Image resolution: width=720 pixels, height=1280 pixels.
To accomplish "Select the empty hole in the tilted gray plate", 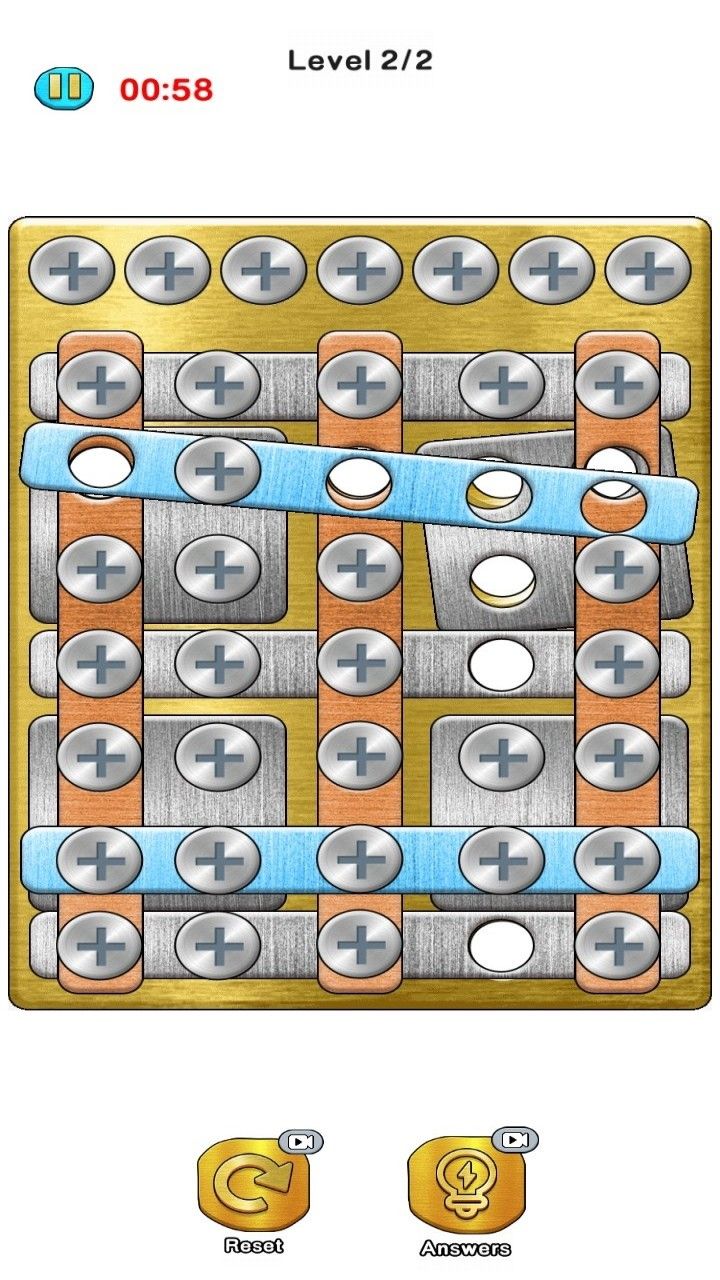I will pyautogui.click(x=501, y=579).
